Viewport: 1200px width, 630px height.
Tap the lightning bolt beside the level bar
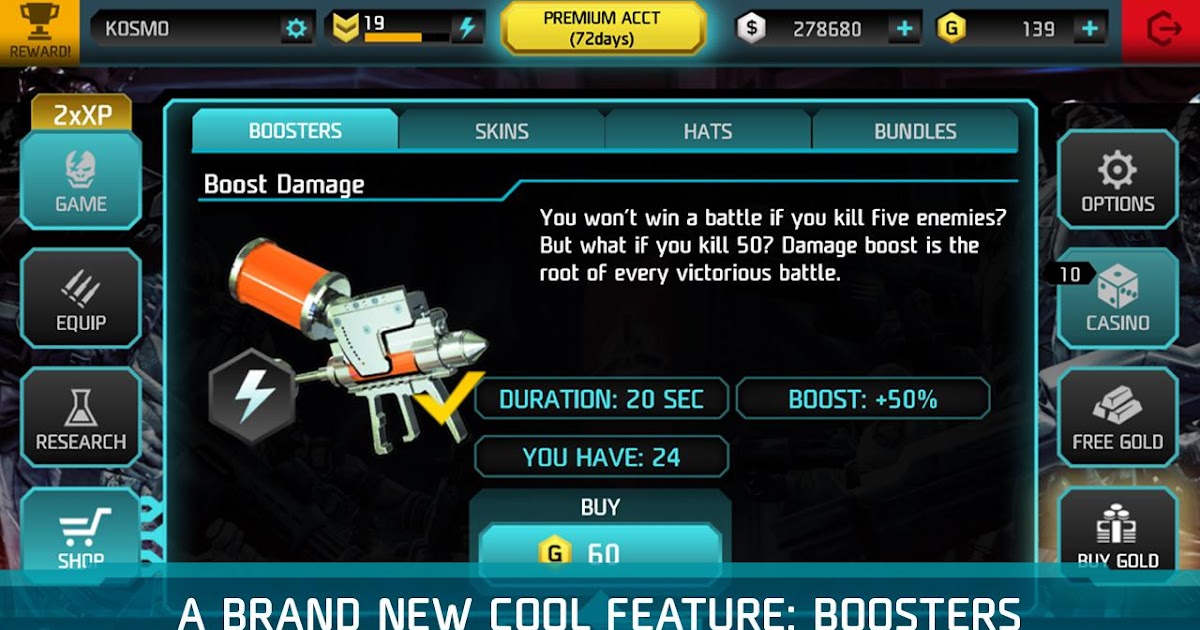(x=466, y=29)
